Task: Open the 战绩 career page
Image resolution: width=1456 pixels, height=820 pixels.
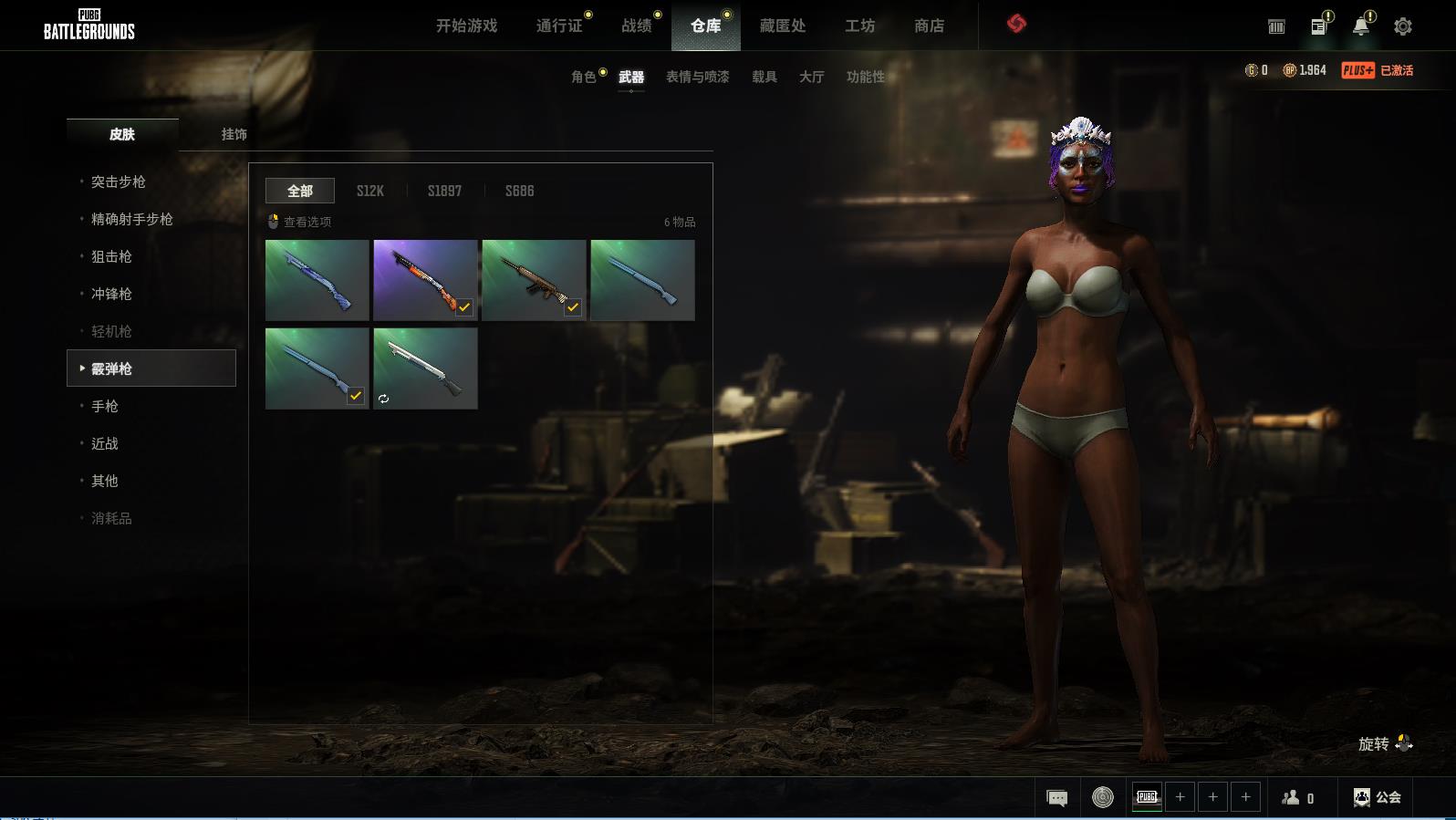Action: click(x=637, y=26)
